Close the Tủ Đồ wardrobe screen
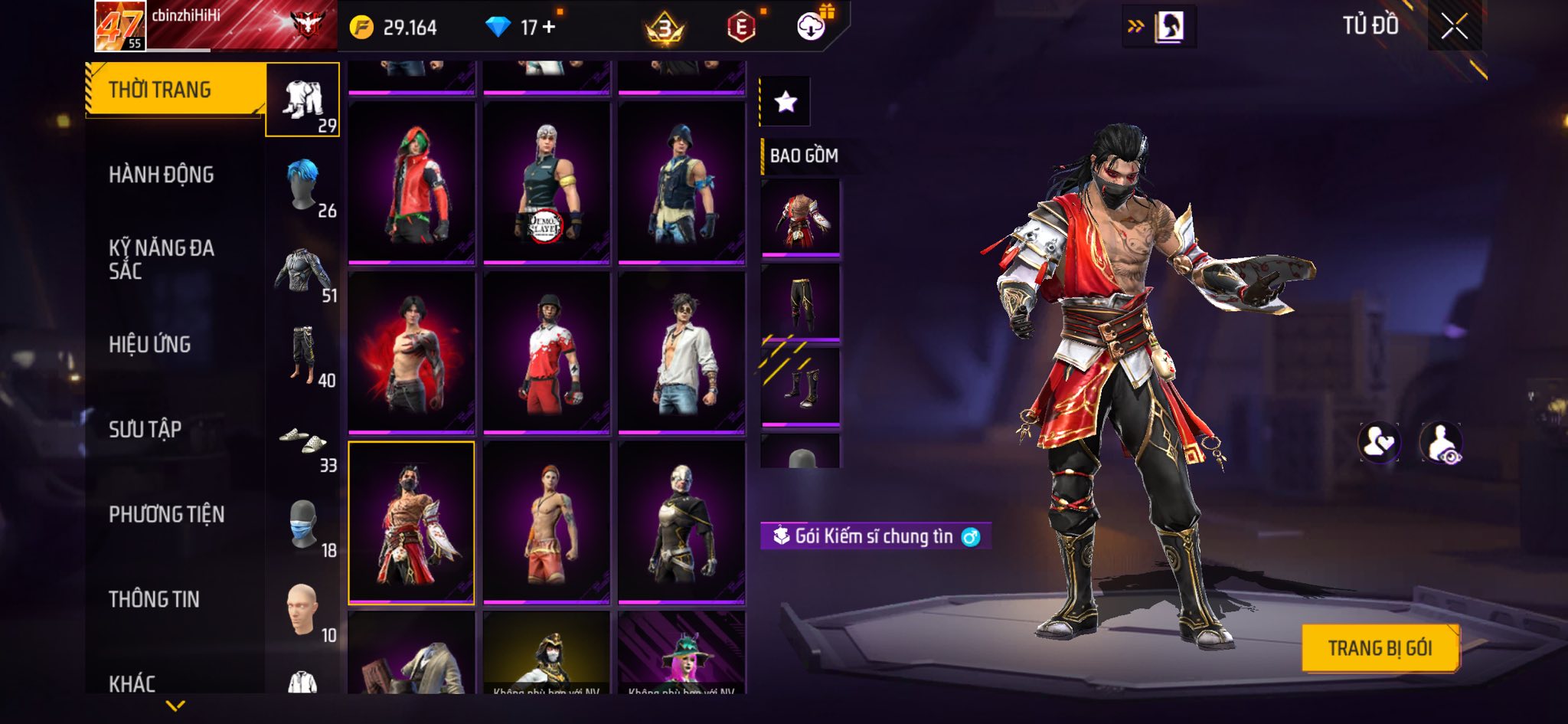 pyautogui.click(x=1454, y=27)
